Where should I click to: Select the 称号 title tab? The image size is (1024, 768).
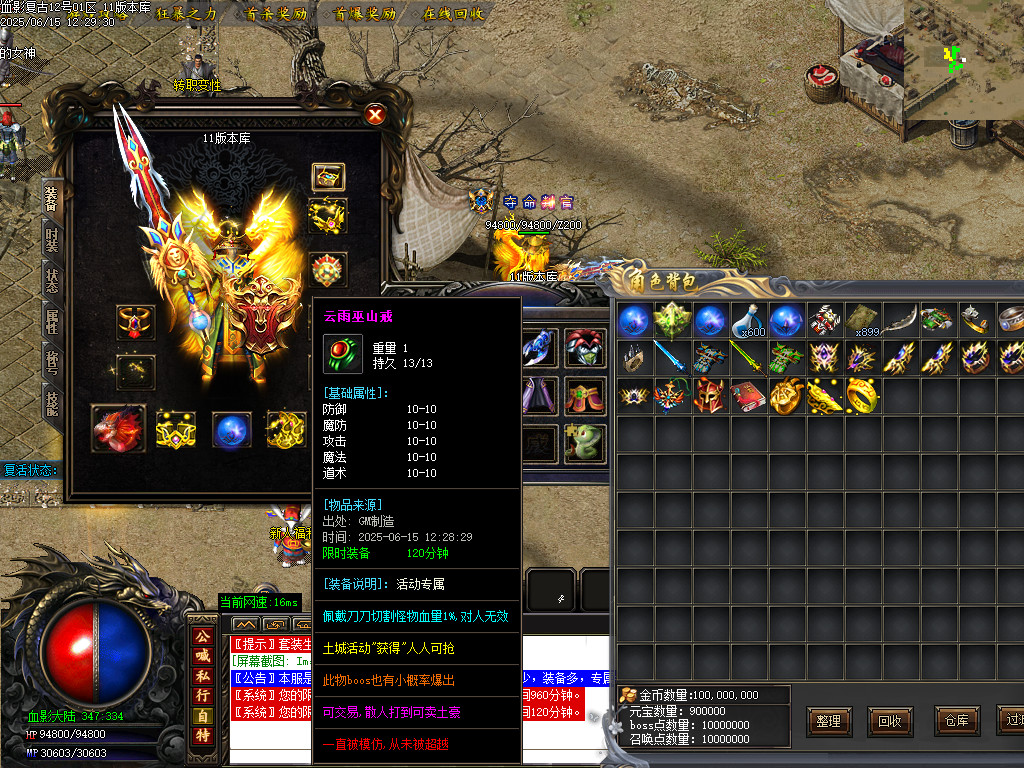click(x=52, y=362)
